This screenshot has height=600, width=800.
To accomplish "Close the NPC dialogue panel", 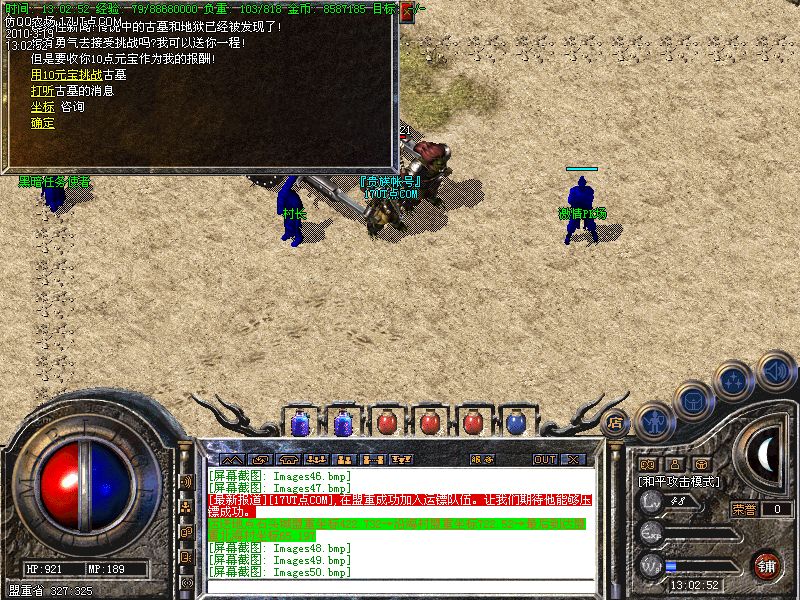I will (x=407, y=12).
